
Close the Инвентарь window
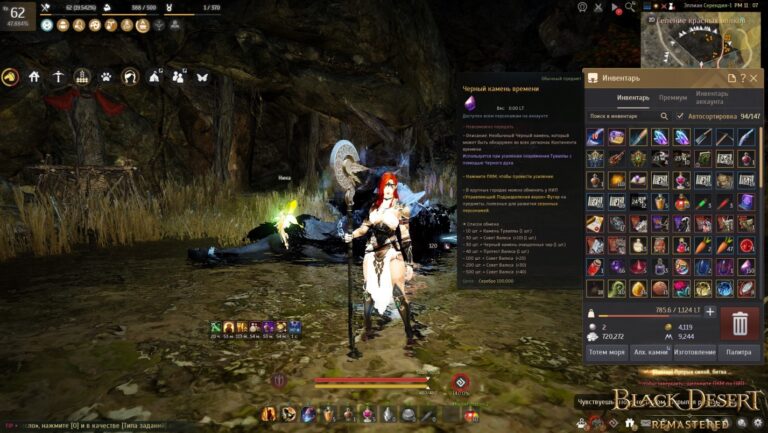tap(754, 78)
